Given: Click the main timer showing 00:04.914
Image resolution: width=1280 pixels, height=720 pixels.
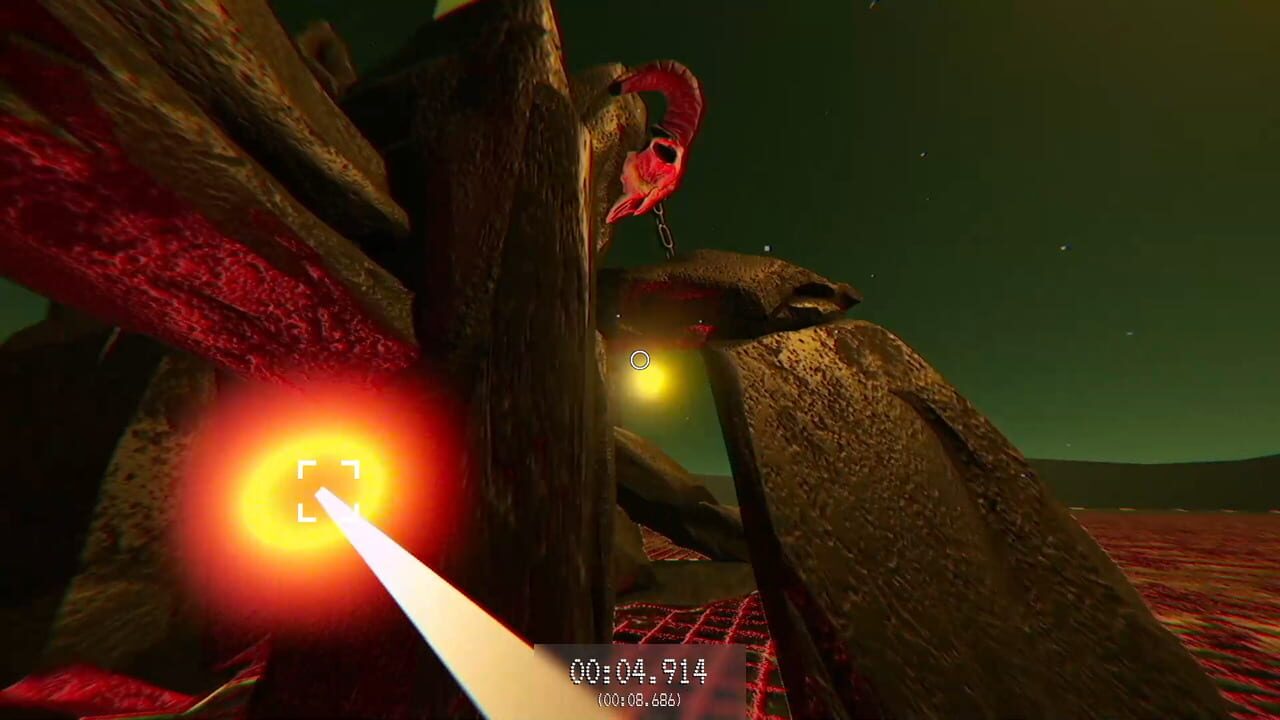Looking at the screenshot, I should point(640,672).
